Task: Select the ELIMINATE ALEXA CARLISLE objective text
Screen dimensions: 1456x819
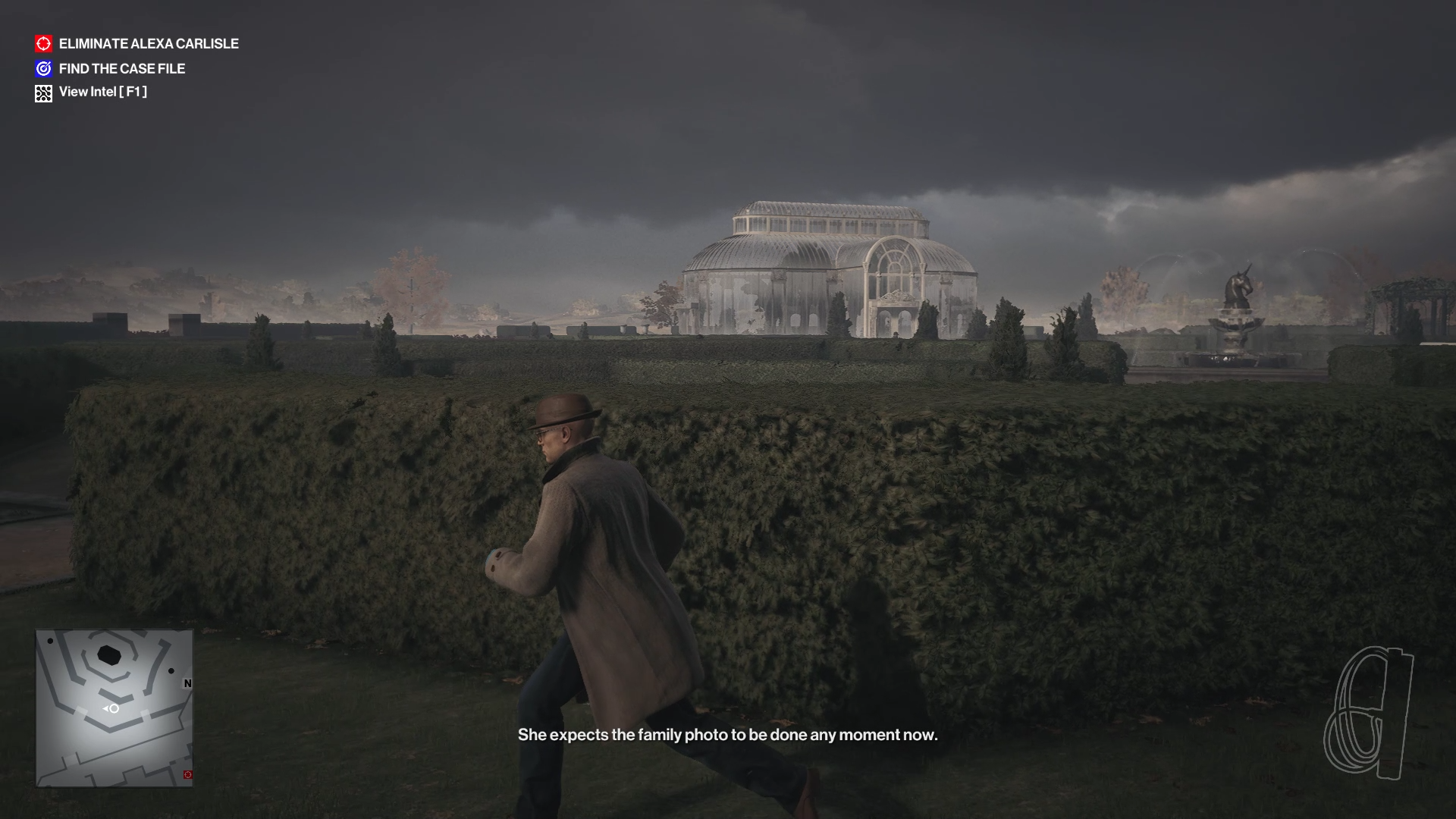Action: (149, 44)
